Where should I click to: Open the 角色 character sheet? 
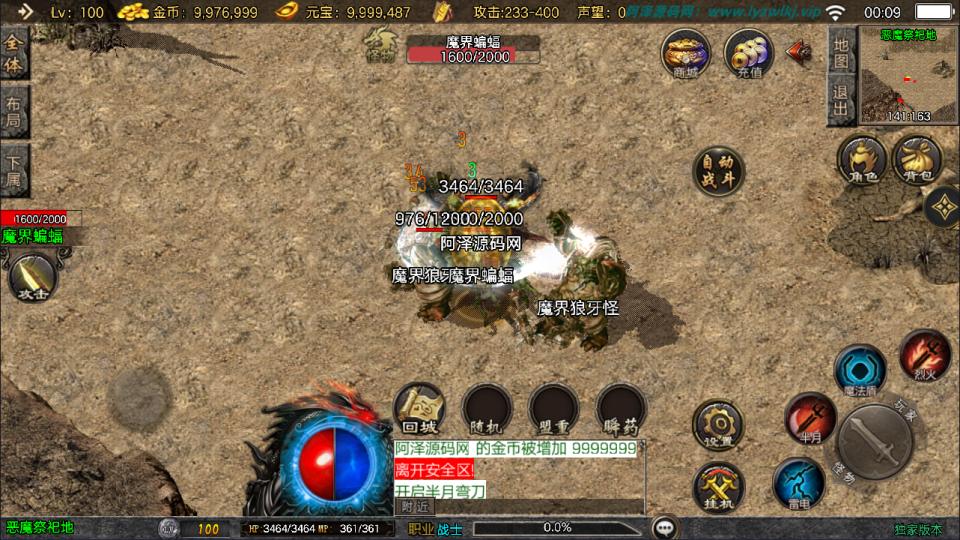click(862, 160)
